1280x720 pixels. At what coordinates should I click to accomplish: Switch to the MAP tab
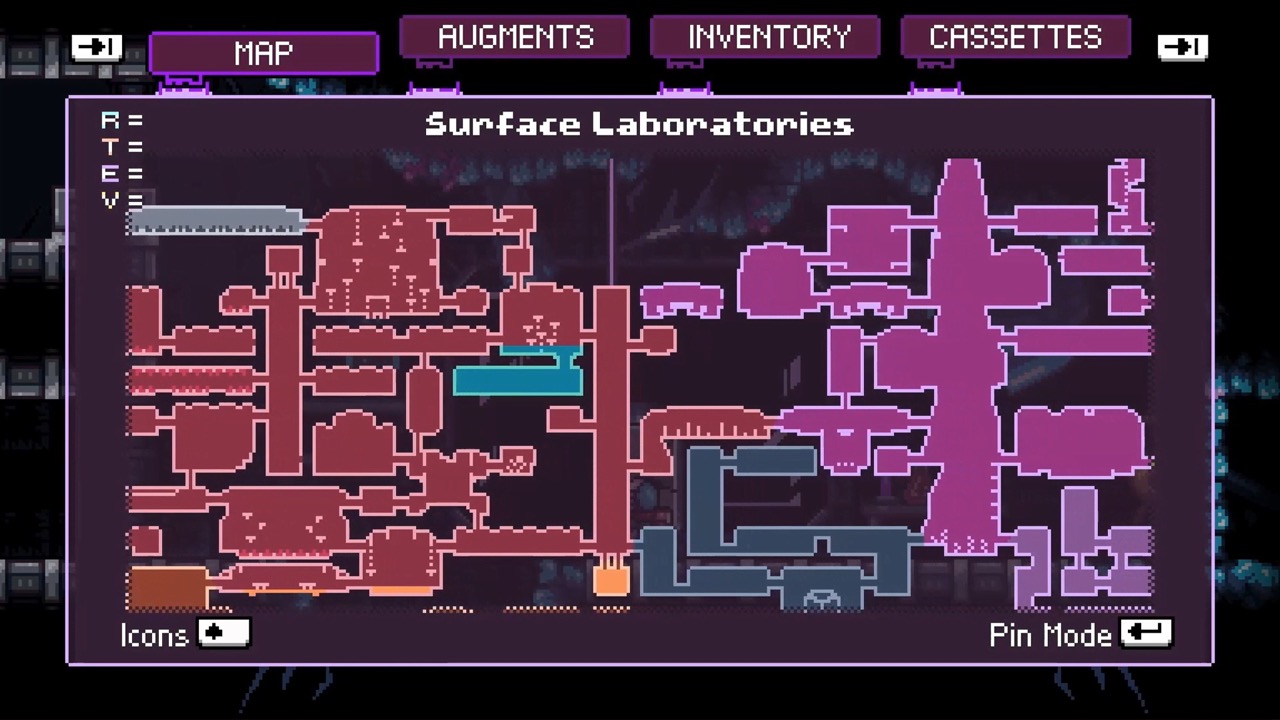pyautogui.click(x=262, y=52)
